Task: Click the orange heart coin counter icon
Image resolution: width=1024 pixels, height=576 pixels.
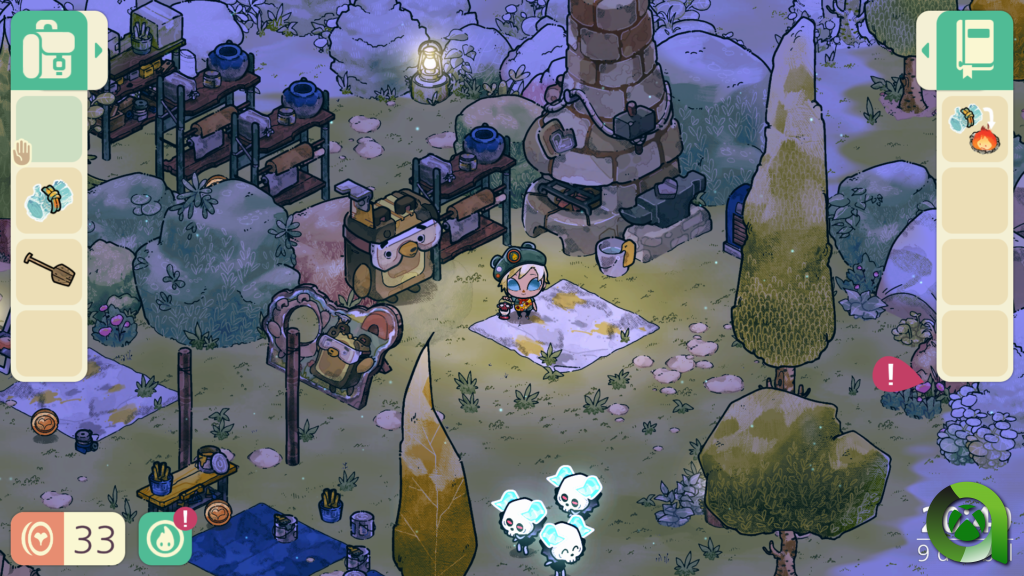Action: [x=38, y=539]
